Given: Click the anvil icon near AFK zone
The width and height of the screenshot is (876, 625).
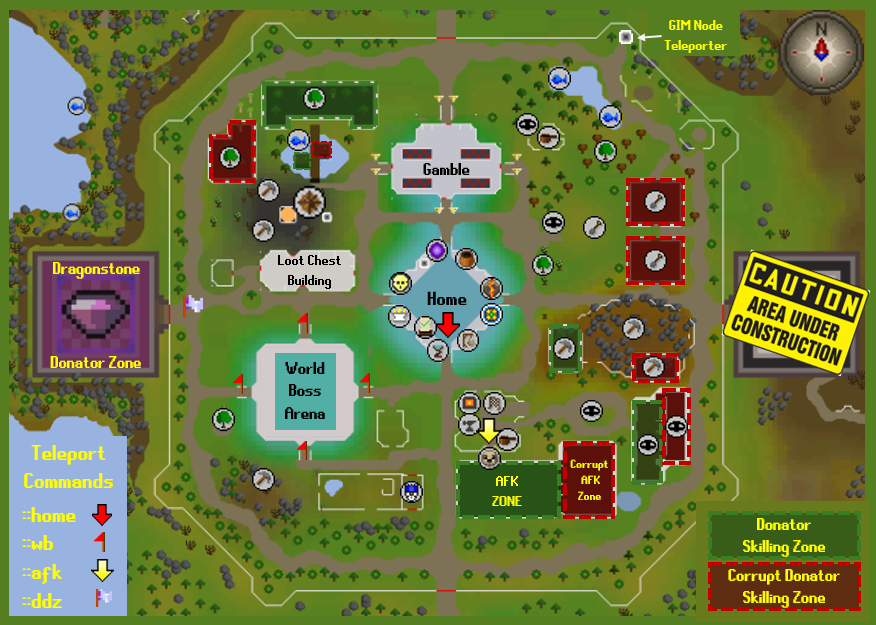Looking at the screenshot, I should click(467, 426).
